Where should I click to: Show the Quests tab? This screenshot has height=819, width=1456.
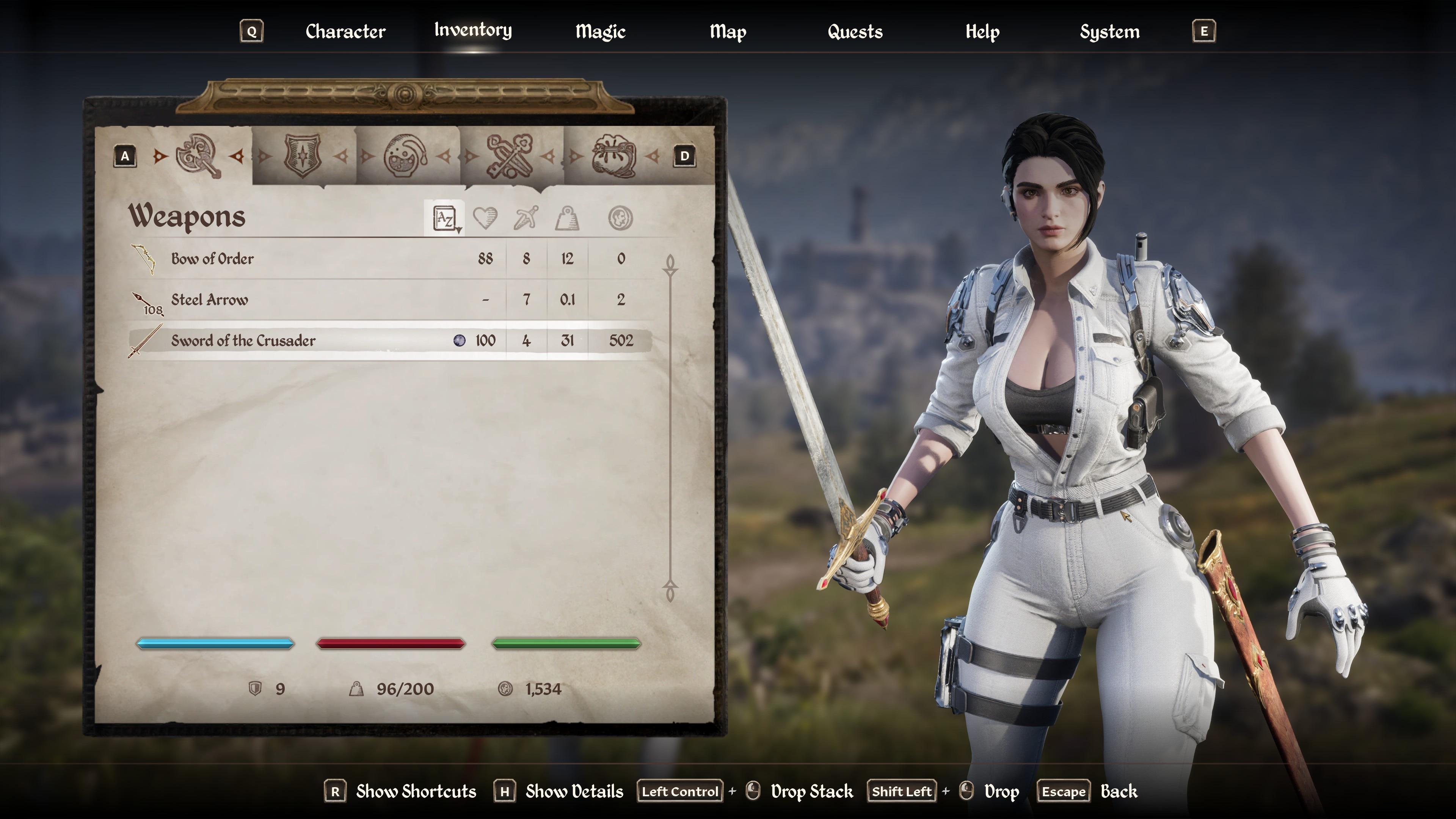pyautogui.click(x=855, y=31)
